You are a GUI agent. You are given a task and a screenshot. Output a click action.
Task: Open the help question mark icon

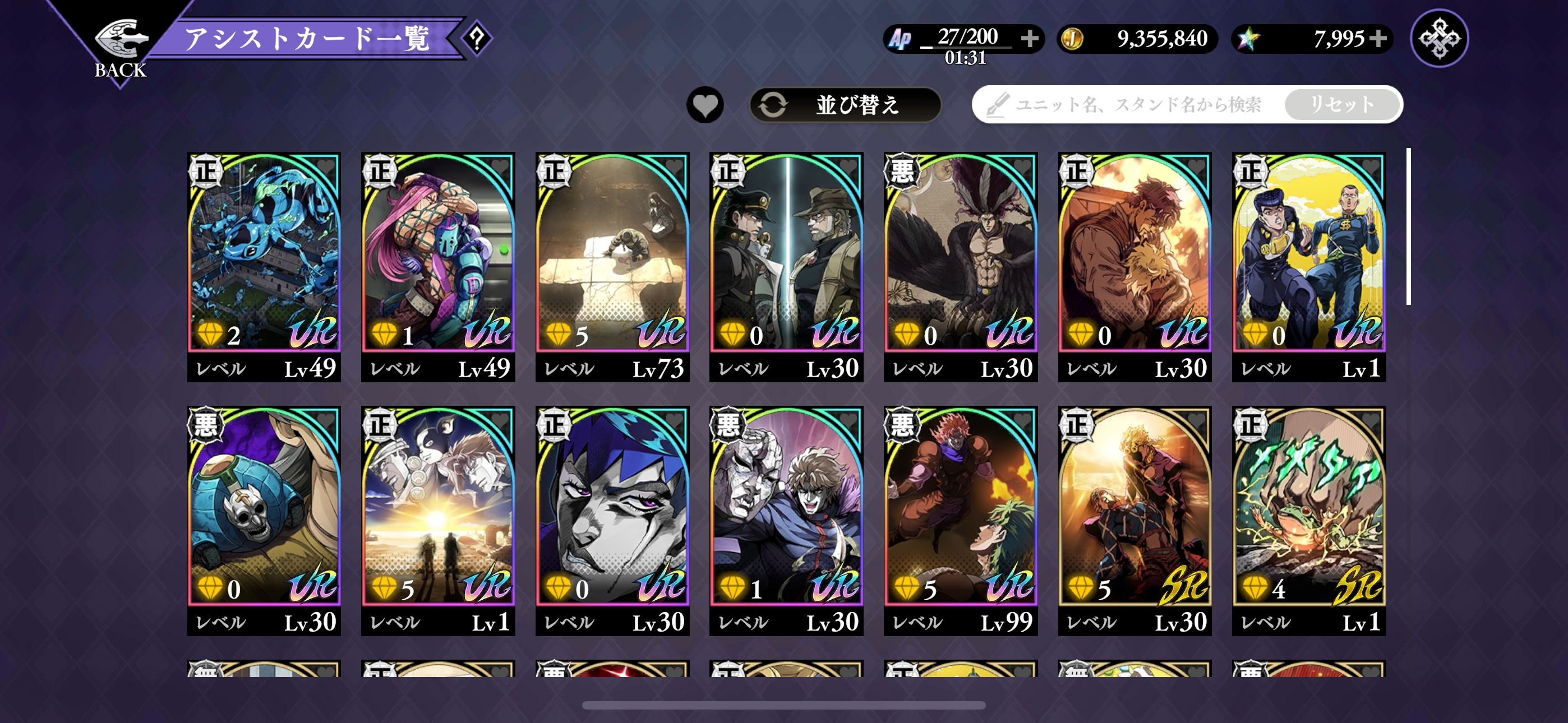[x=477, y=38]
